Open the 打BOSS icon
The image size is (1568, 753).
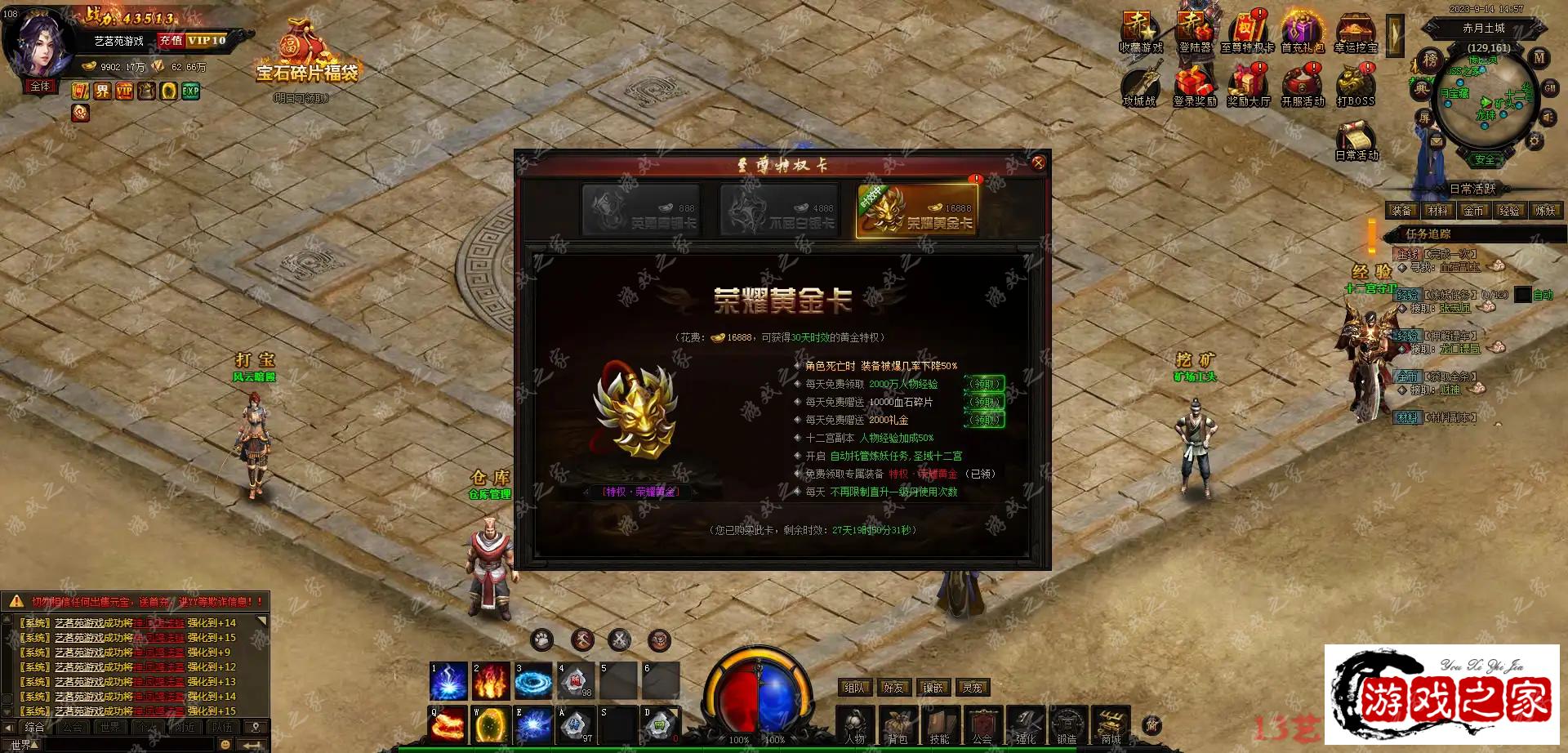(x=1355, y=86)
